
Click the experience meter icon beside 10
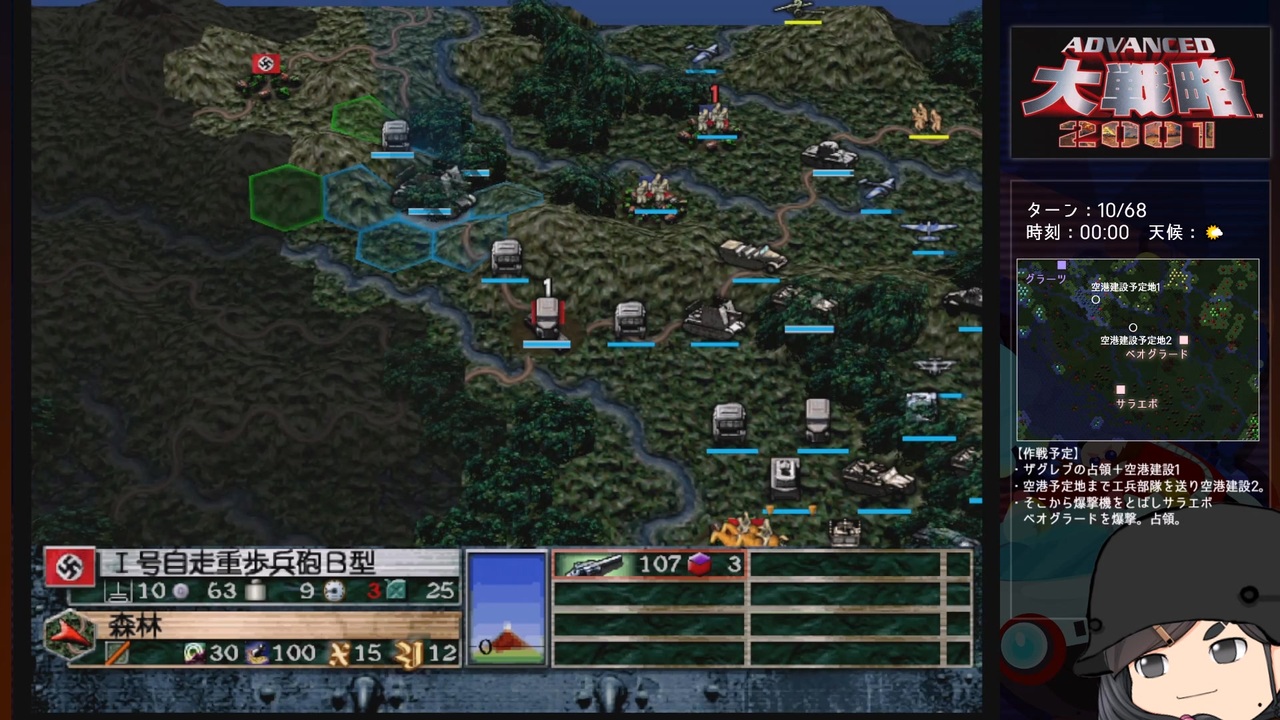coord(116,592)
